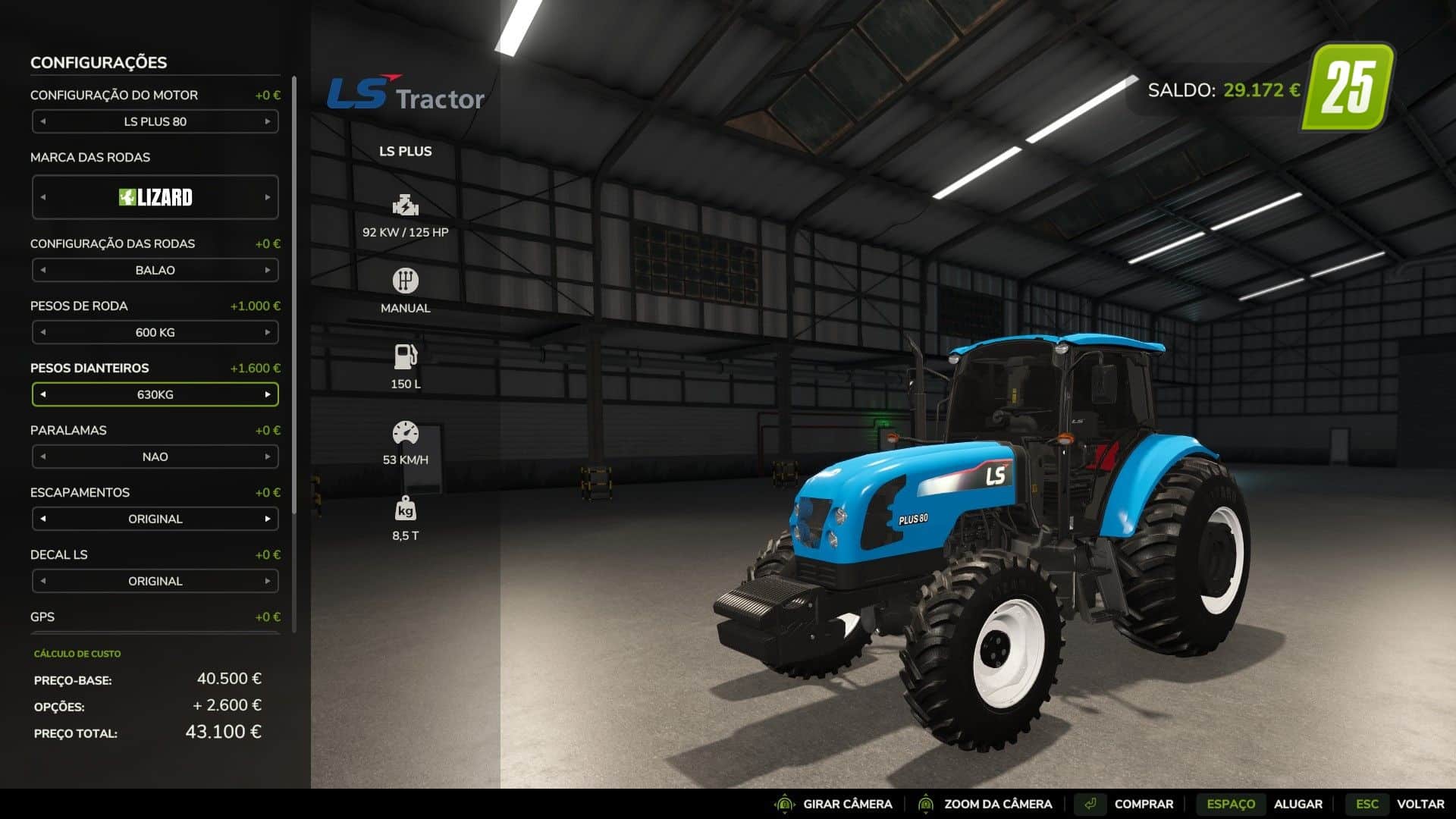1456x819 pixels.
Task: Change DECAL LS from ORIGINAL setting
Action: (268, 581)
